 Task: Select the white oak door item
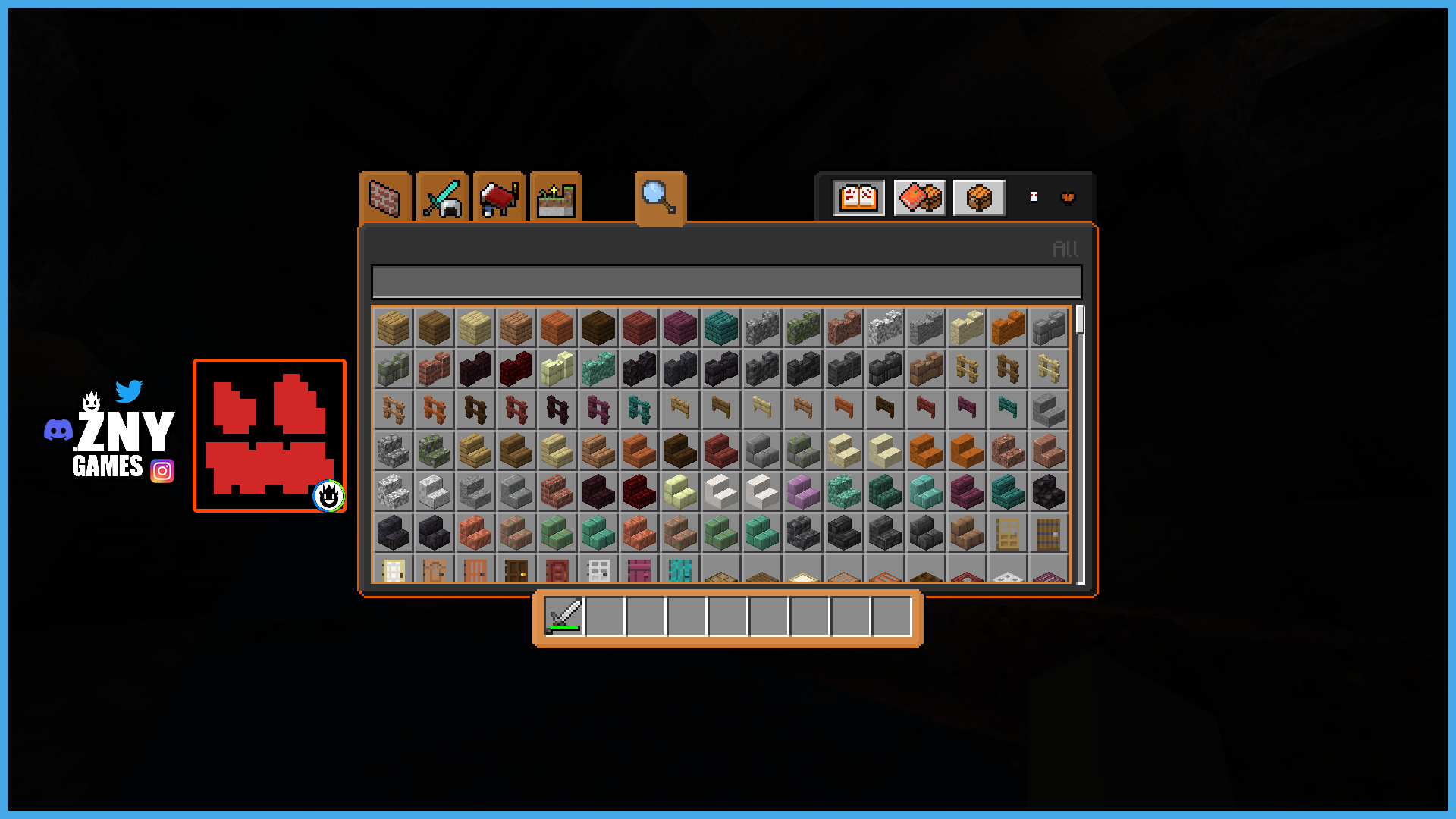tap(393, 573)
